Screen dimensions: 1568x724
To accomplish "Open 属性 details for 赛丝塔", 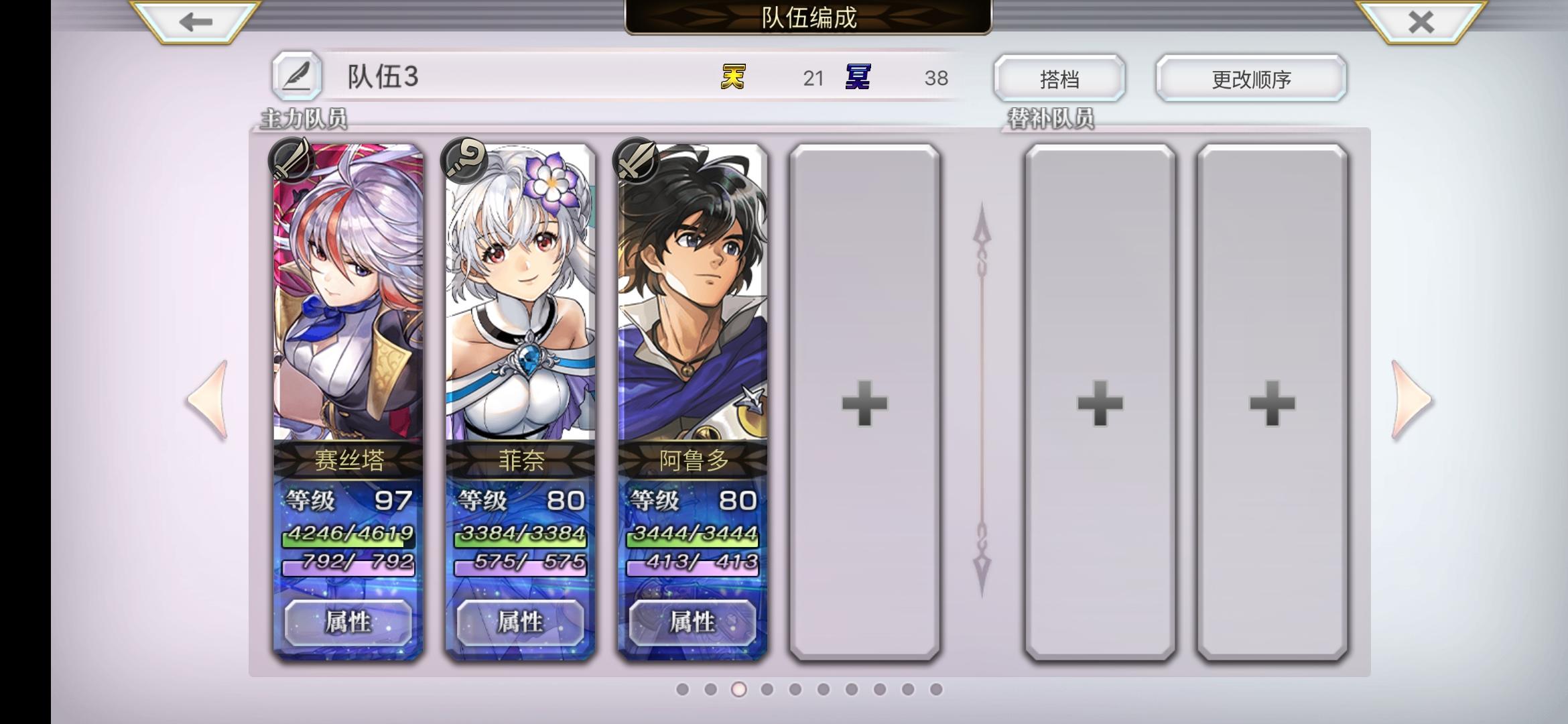I will coord(346,623).
